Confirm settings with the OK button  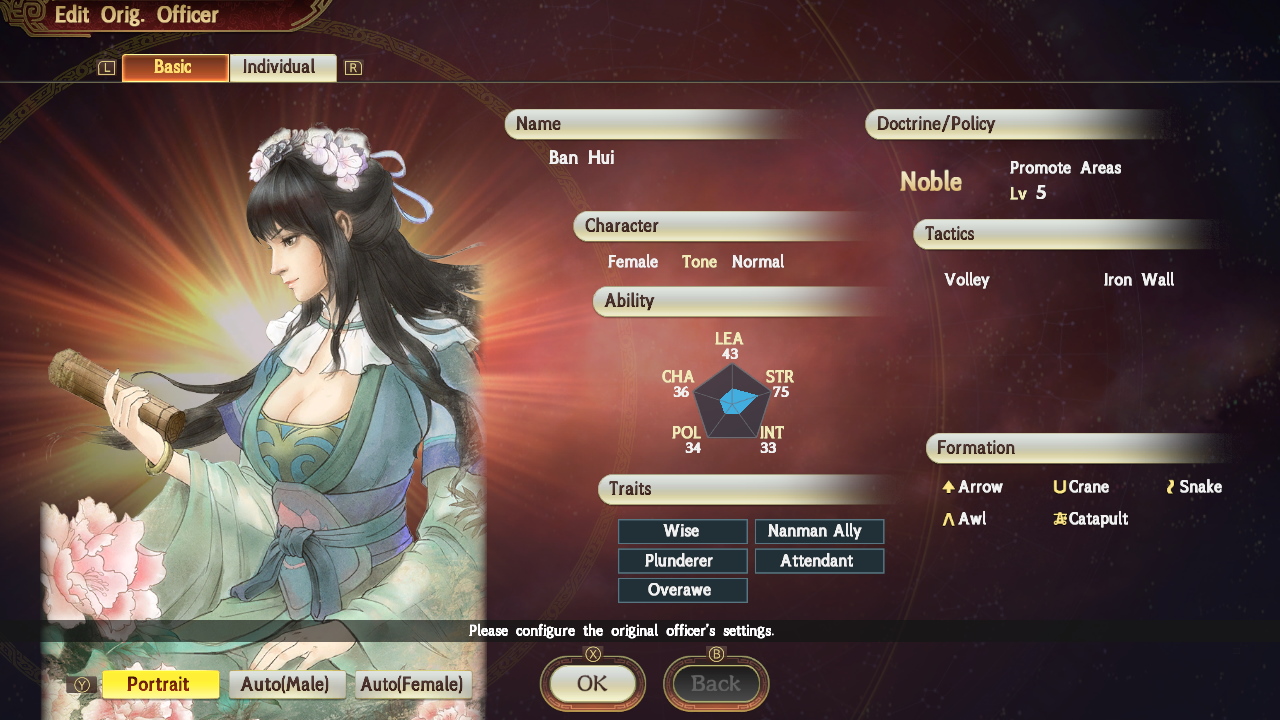(x=592, y=683)
